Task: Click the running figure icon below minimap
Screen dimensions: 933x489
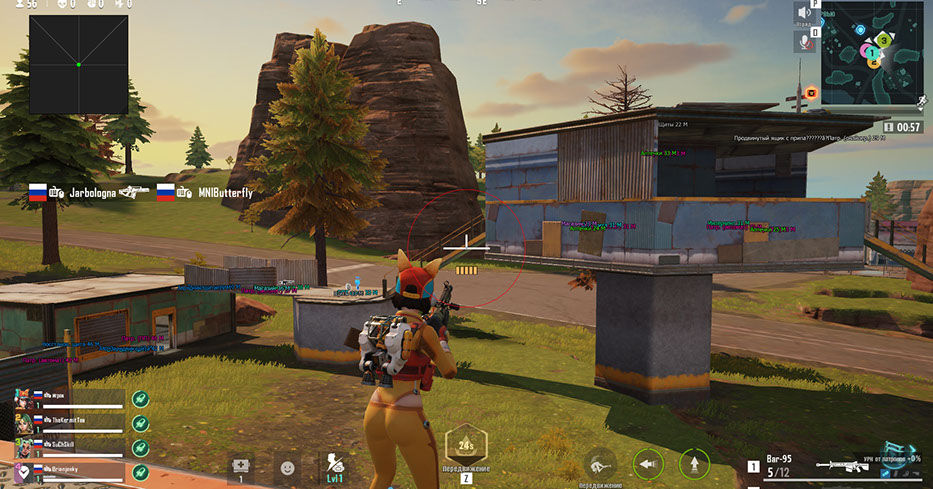Action: (x=921, y=101)
